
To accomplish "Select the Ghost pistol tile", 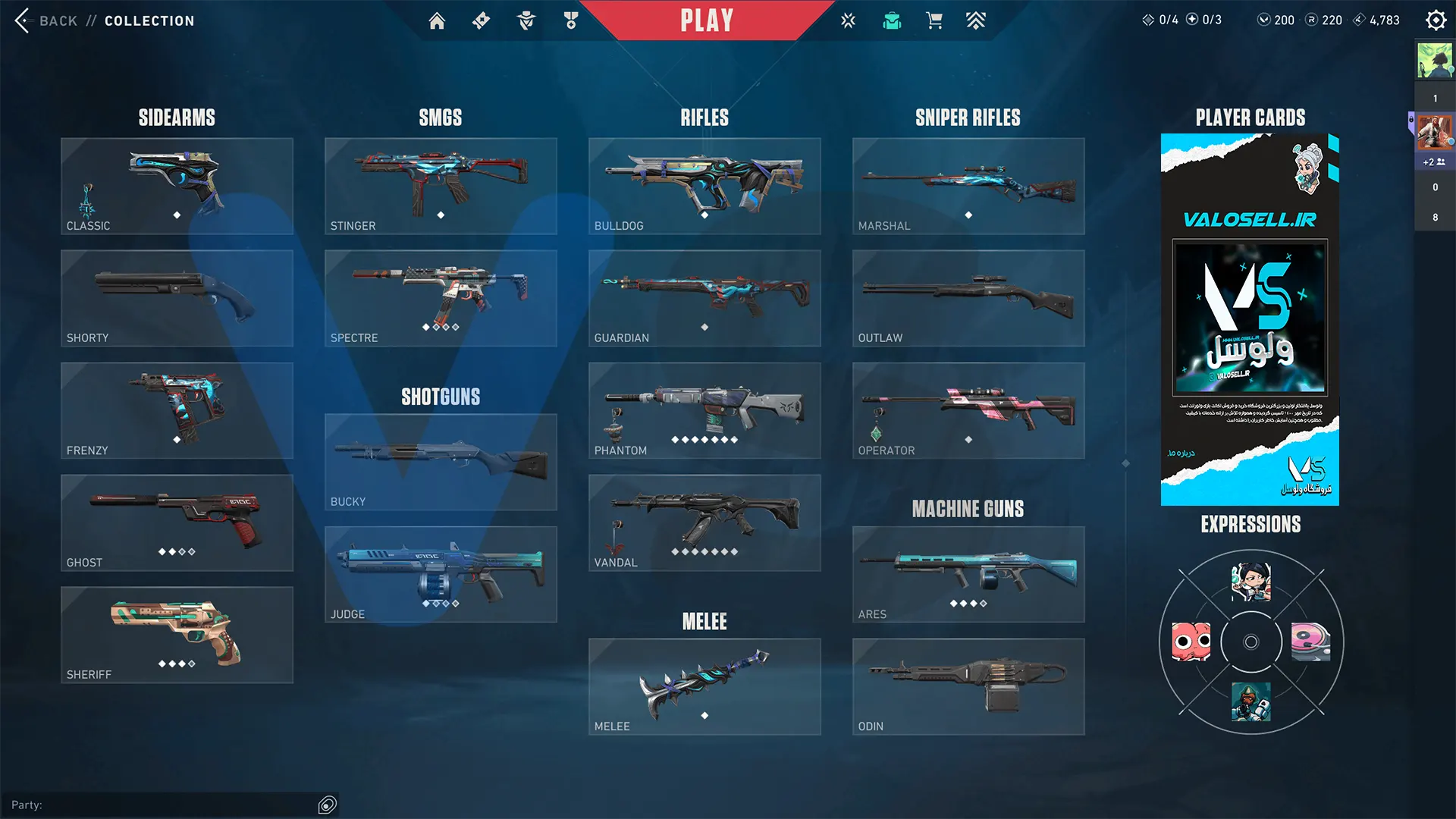I will (x=177, y=522).
